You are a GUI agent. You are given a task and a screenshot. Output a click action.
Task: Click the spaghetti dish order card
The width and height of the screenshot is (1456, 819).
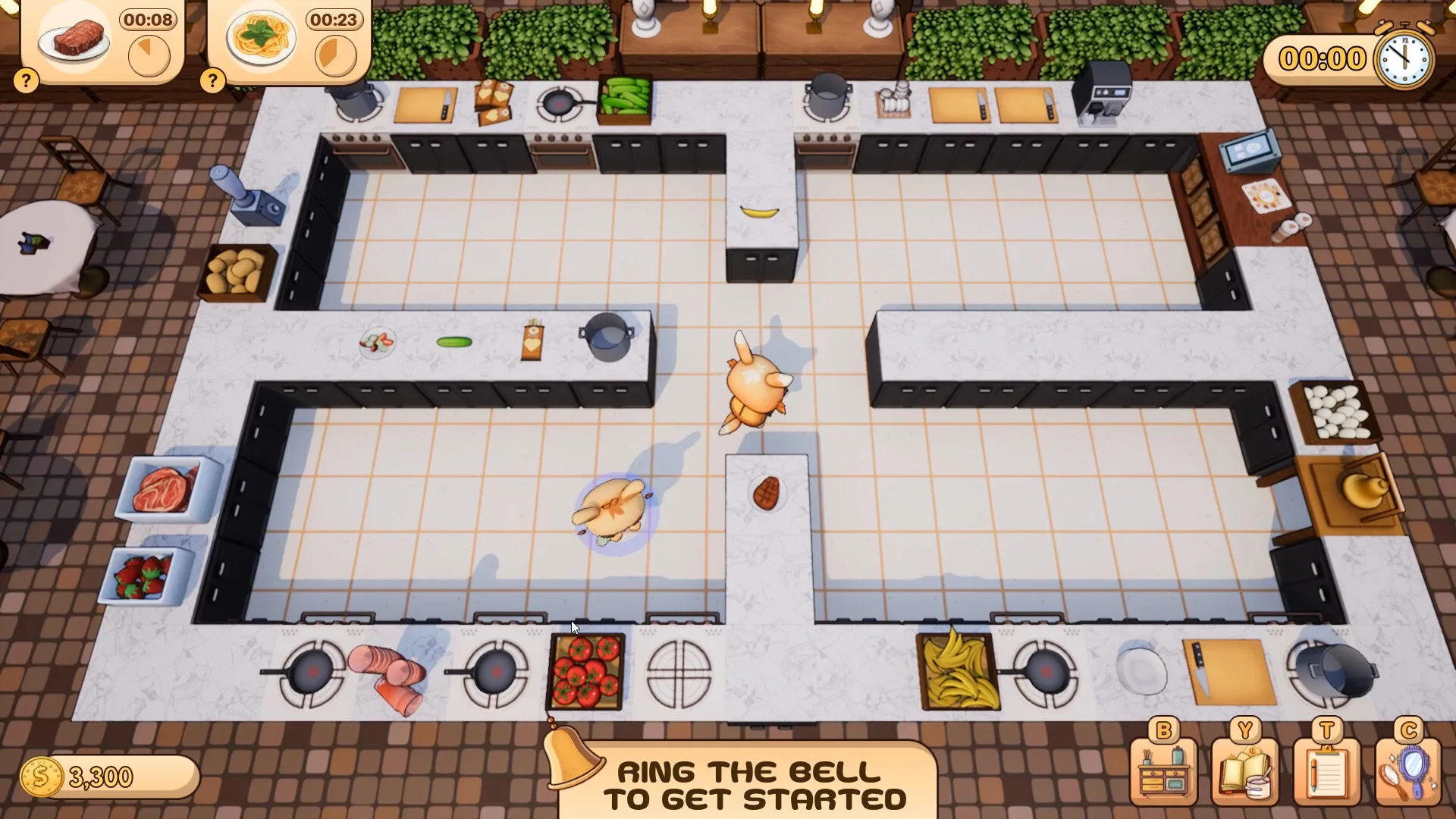(262, 36)
